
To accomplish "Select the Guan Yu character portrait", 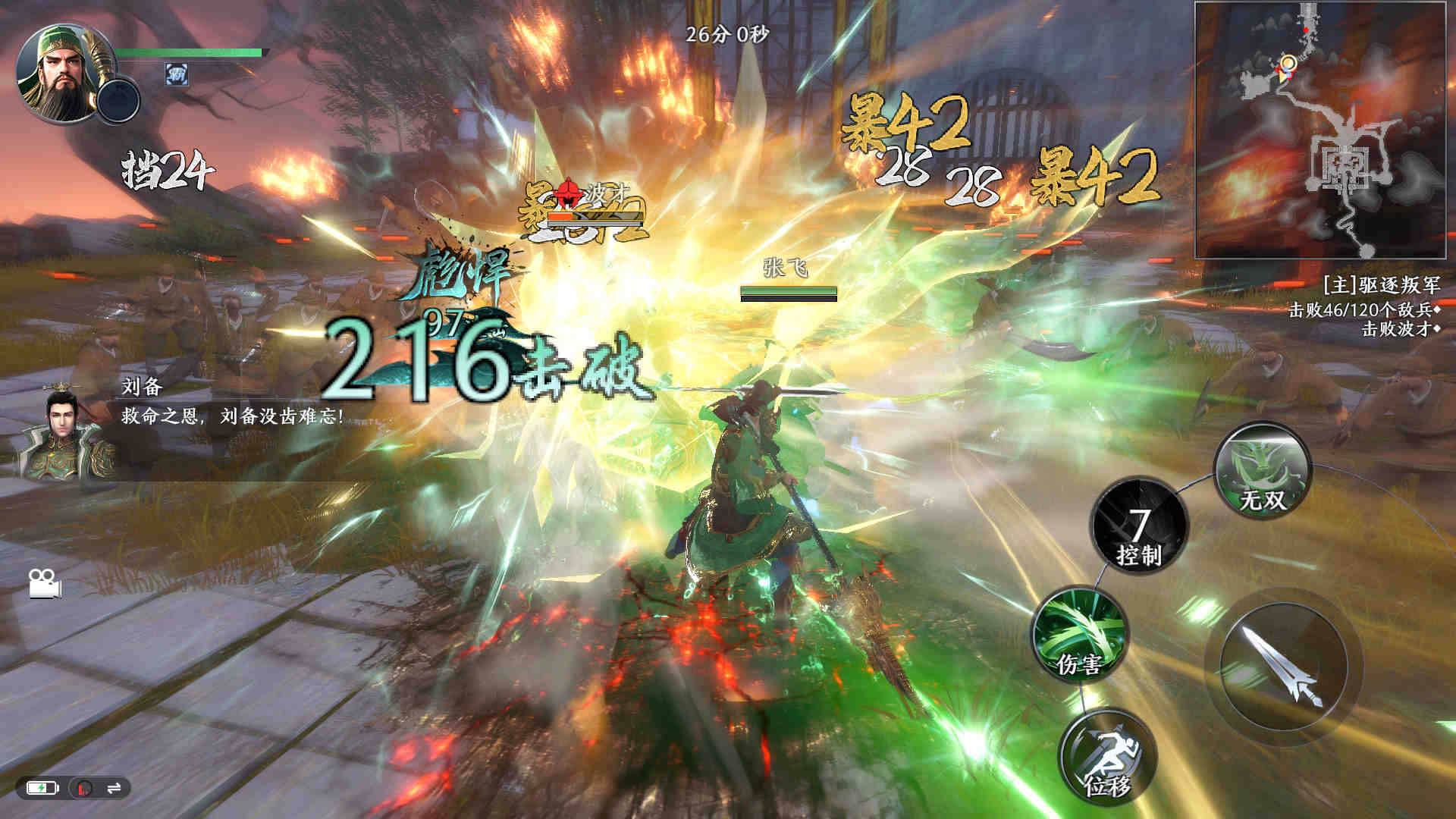I will coord(59,73).
